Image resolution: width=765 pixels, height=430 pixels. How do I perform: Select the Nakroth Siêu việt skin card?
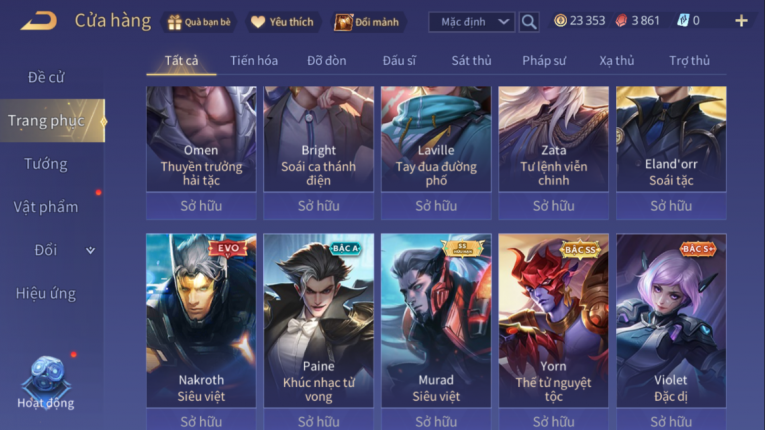201,320
